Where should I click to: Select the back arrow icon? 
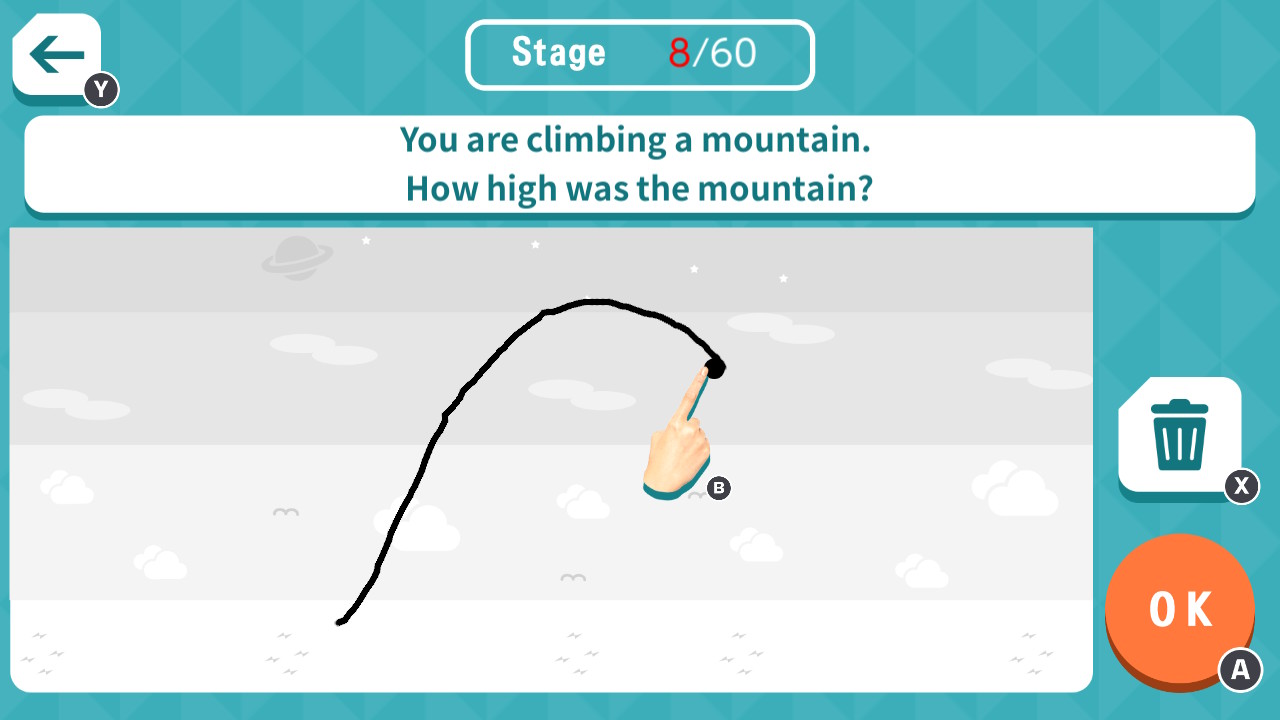pos(54,54)
